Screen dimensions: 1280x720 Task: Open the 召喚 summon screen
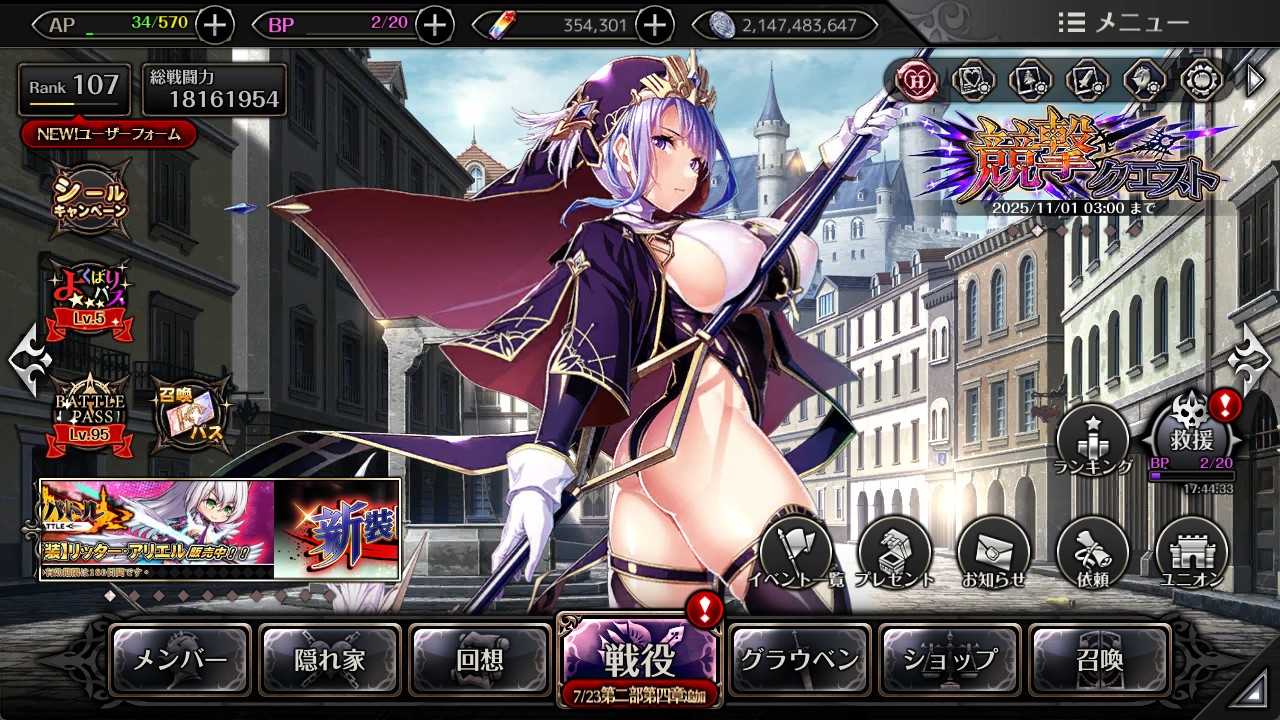[1099, 660]
